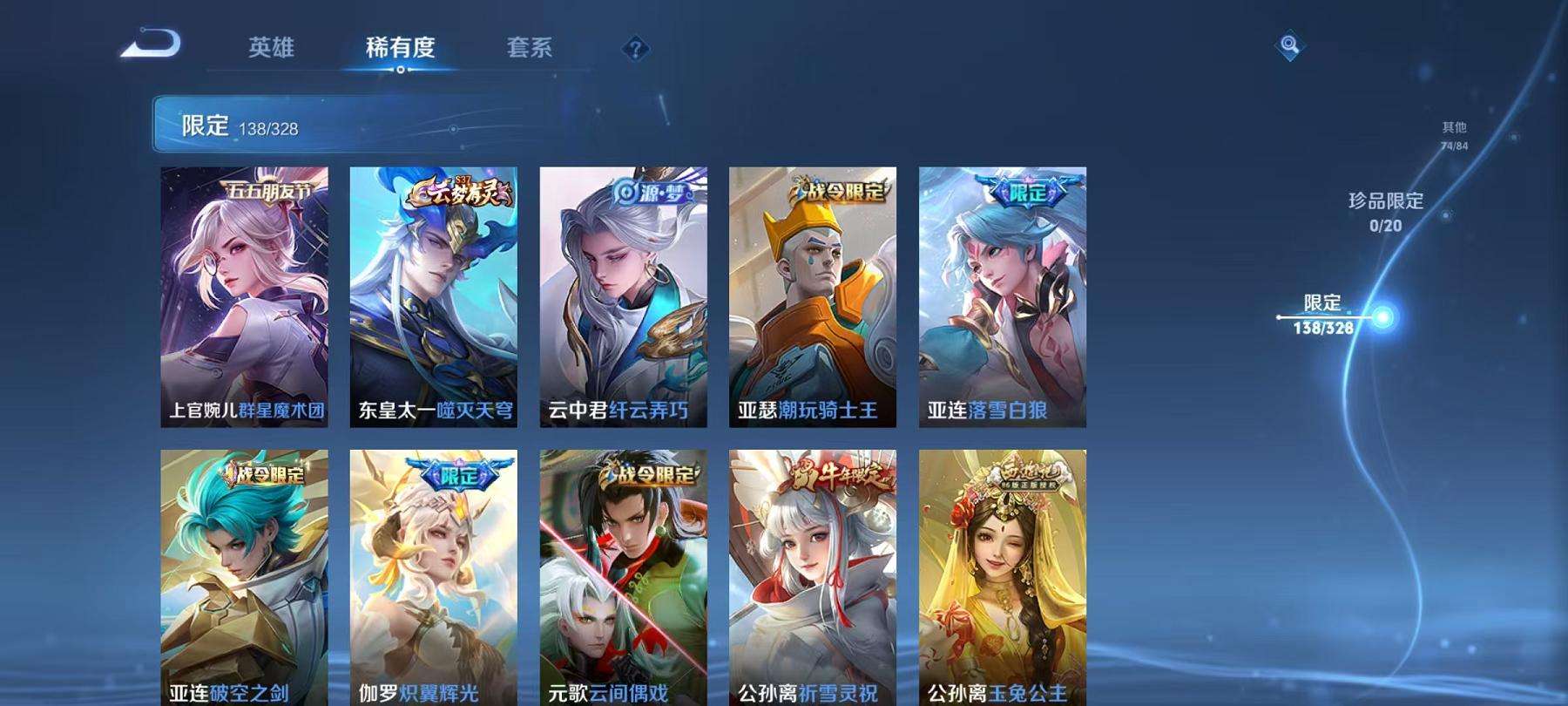Select 珍品限定 section on the right rail
The height and width of the screenshot is (706, 1568).
pos(1384,211)
